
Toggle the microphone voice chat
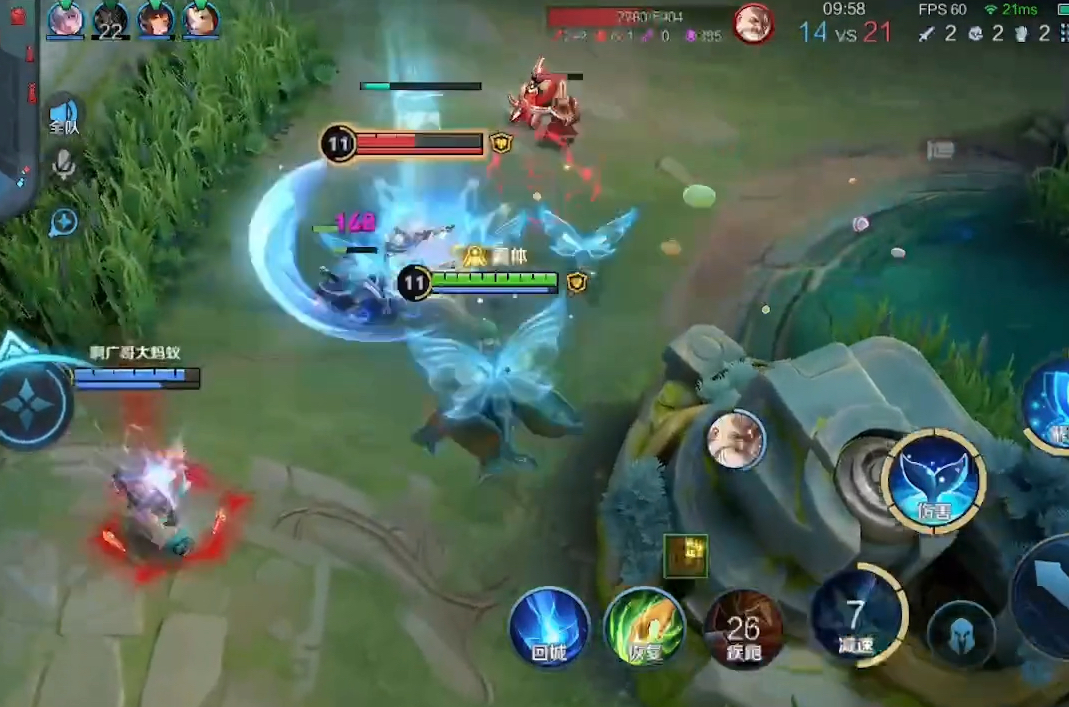click(64, 165)
